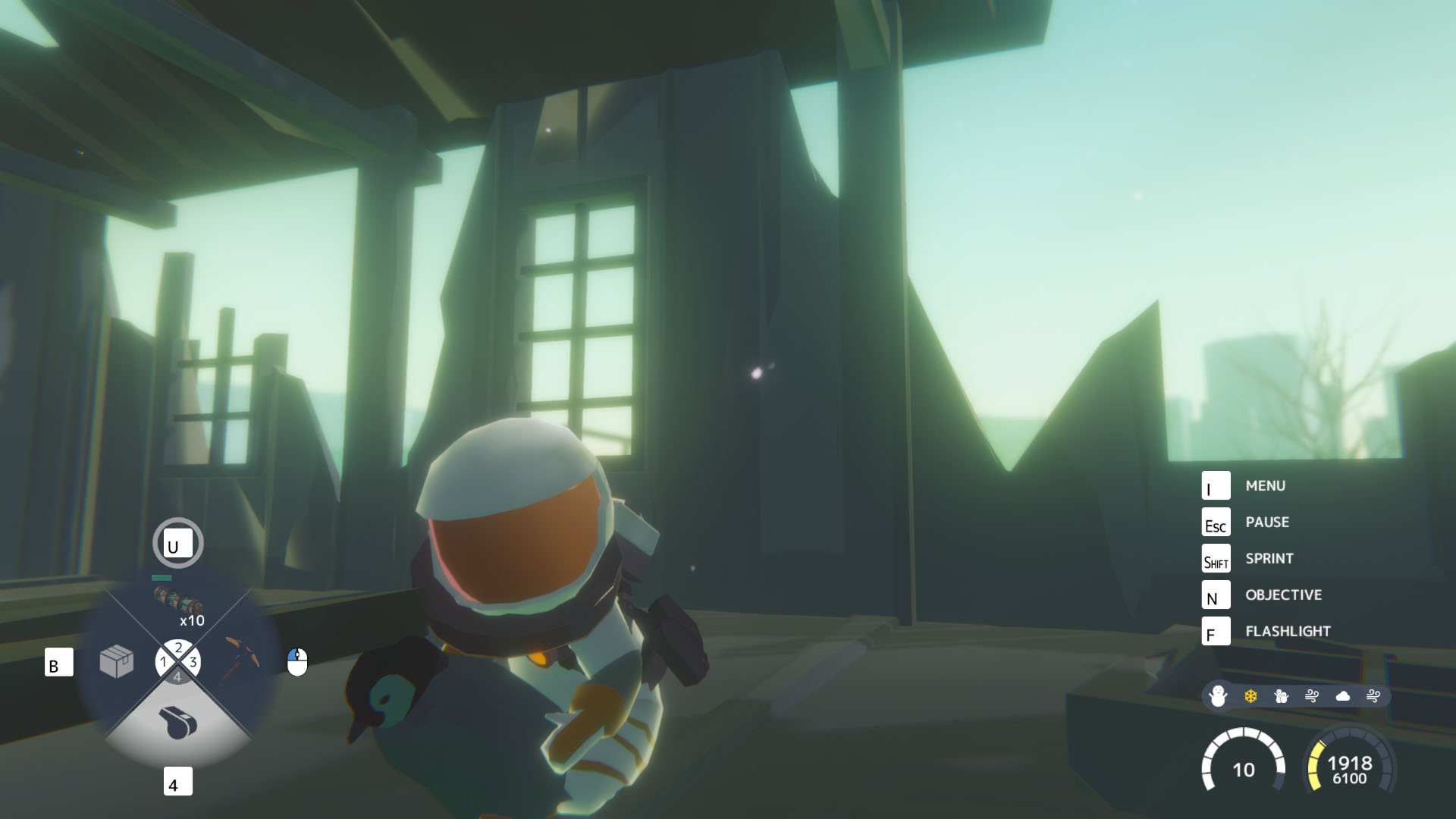The width and height of the screenshot is (1456, 819).
Task: Select the yellow snowflake weather icon
Action: click(1250, 696)
